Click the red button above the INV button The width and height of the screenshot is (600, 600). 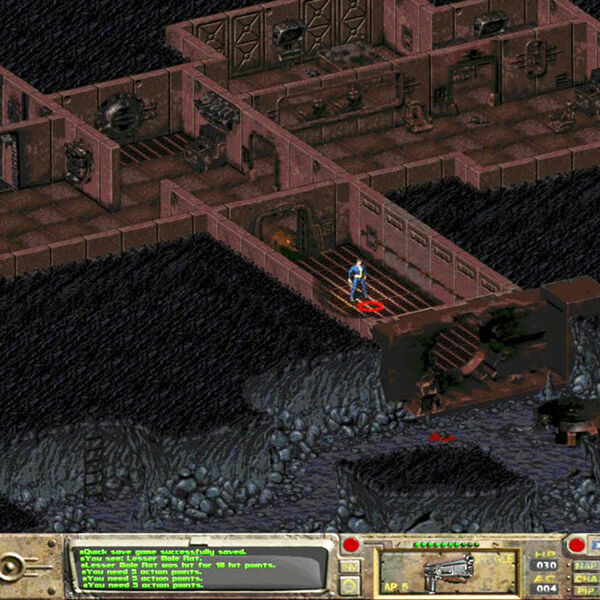point(350,546)
